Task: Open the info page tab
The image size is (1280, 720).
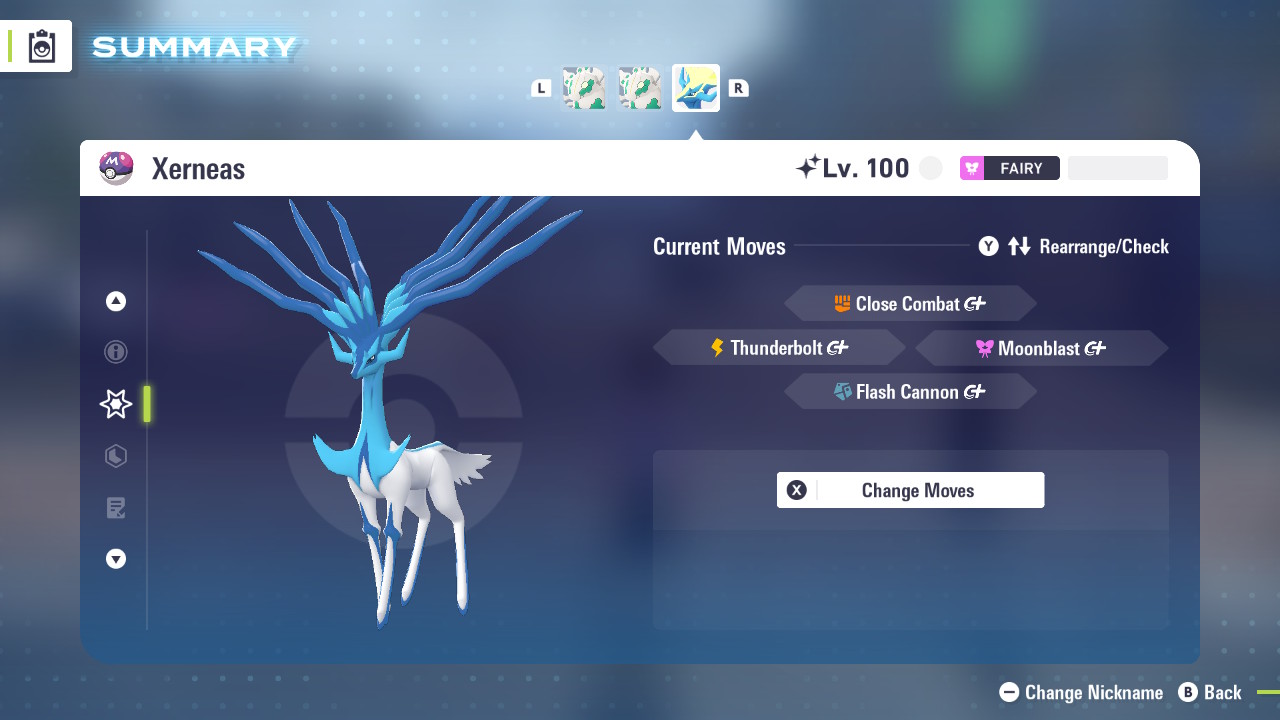Action: (116, 352)
